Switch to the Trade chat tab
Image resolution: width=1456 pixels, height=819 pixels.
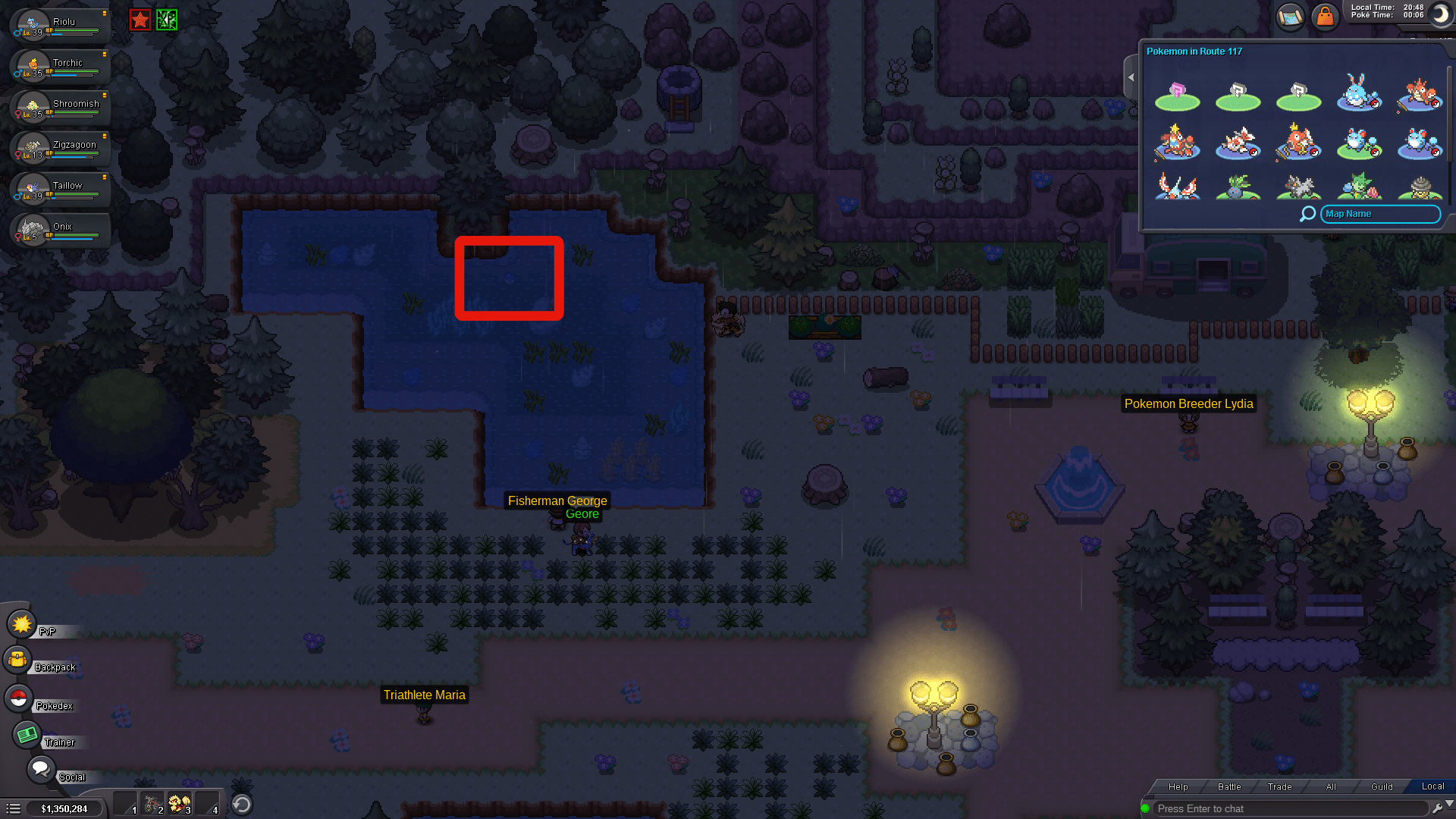(1279, 786)
